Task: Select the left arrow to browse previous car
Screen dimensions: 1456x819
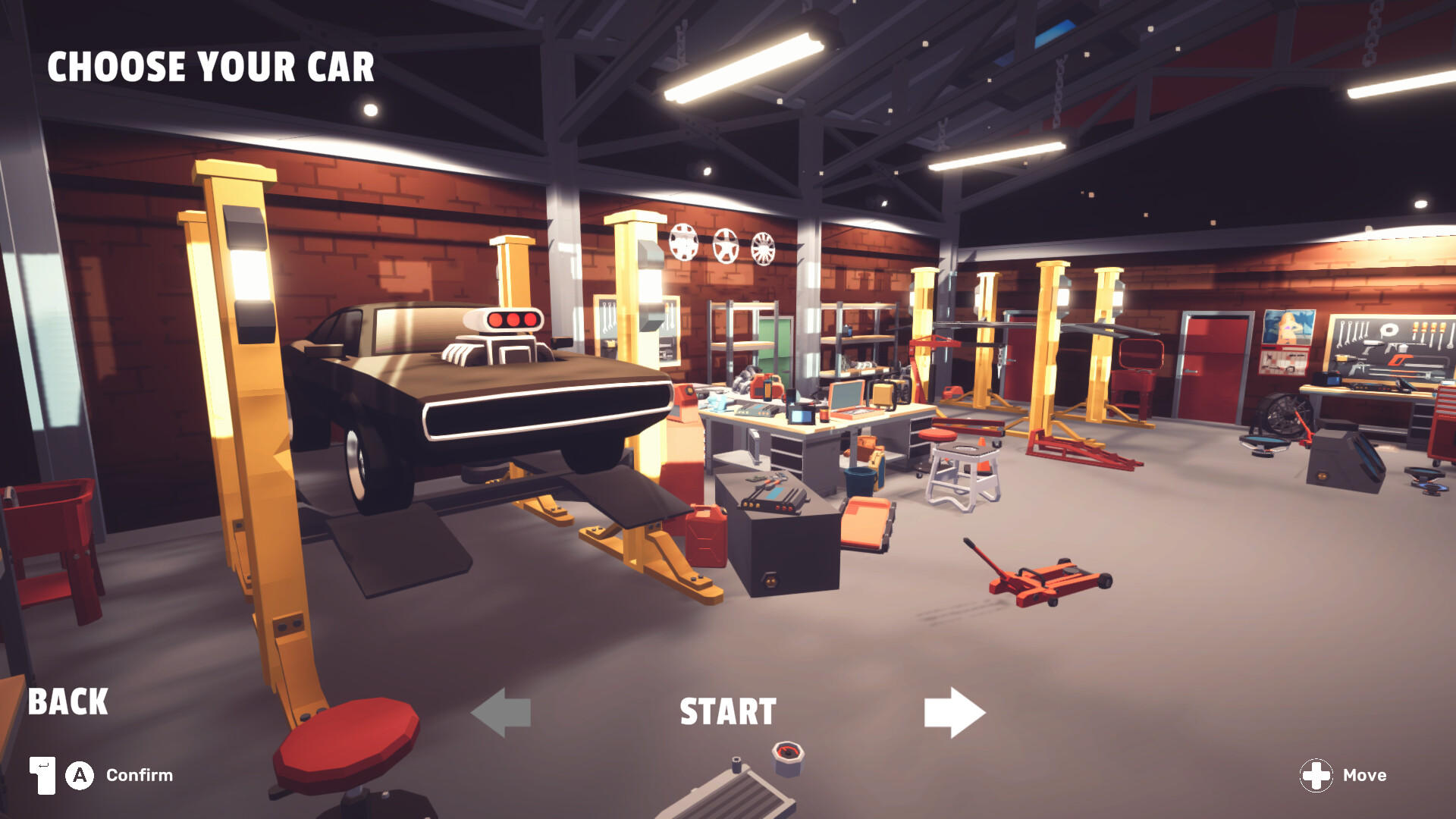Action: 500,711
